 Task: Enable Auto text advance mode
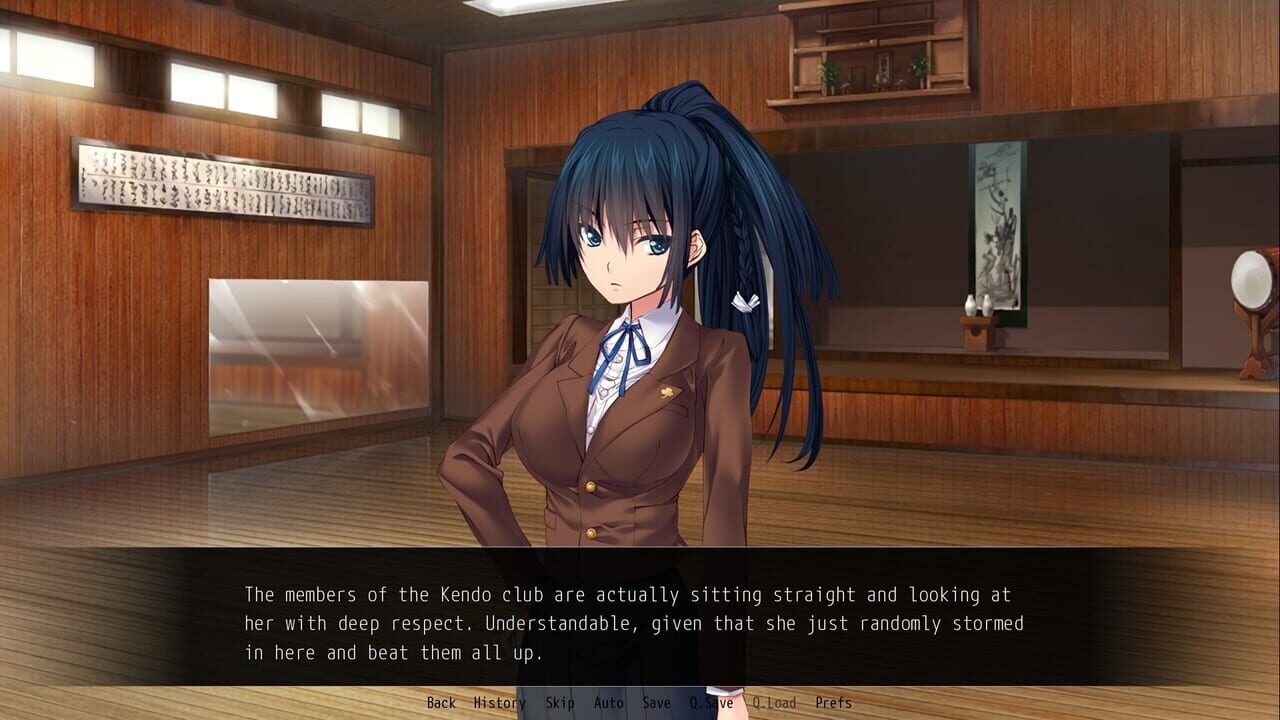pyautogui.click(x=607, y=703)
